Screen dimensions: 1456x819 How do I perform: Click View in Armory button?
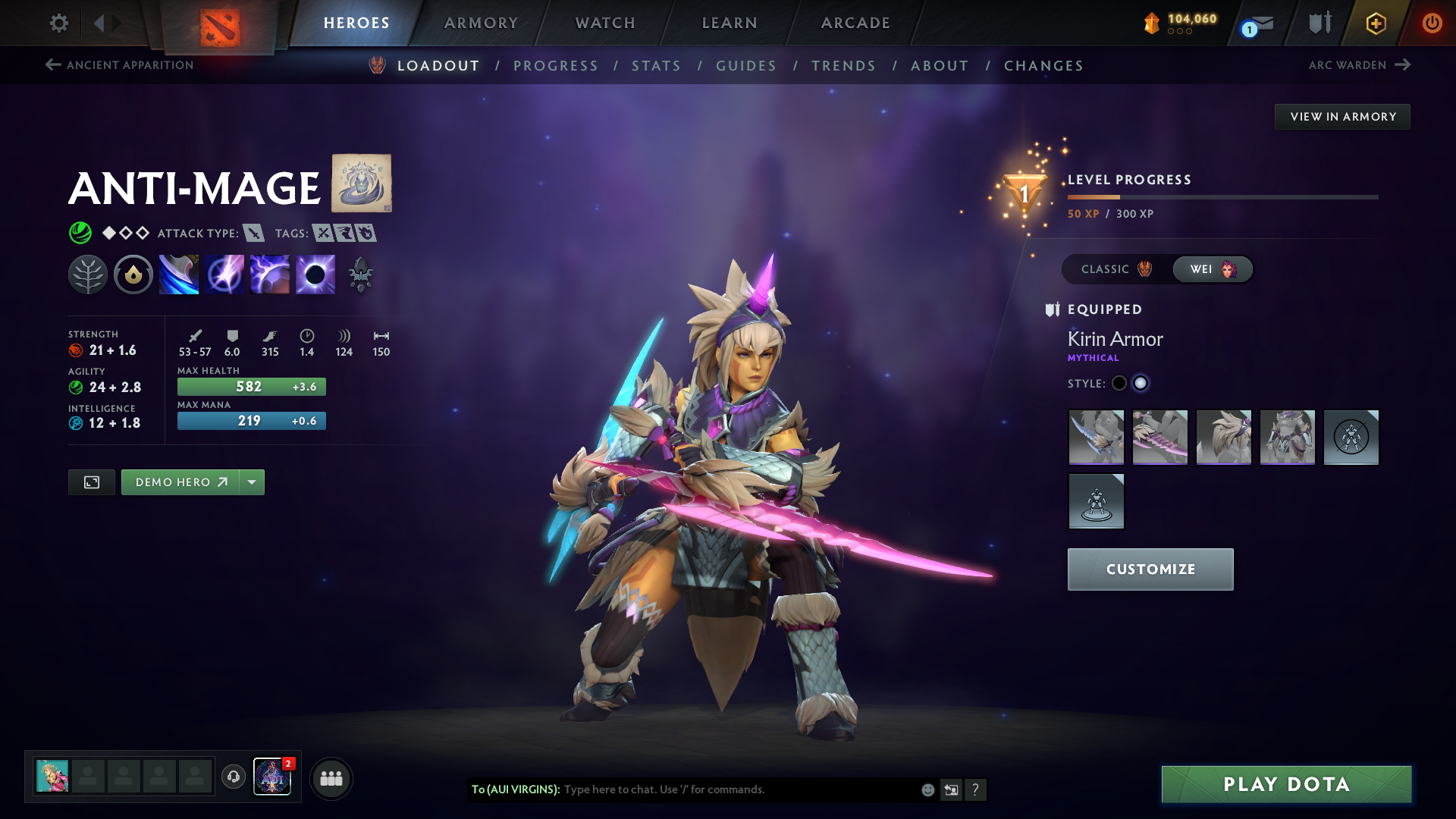tap(1342, 117)
